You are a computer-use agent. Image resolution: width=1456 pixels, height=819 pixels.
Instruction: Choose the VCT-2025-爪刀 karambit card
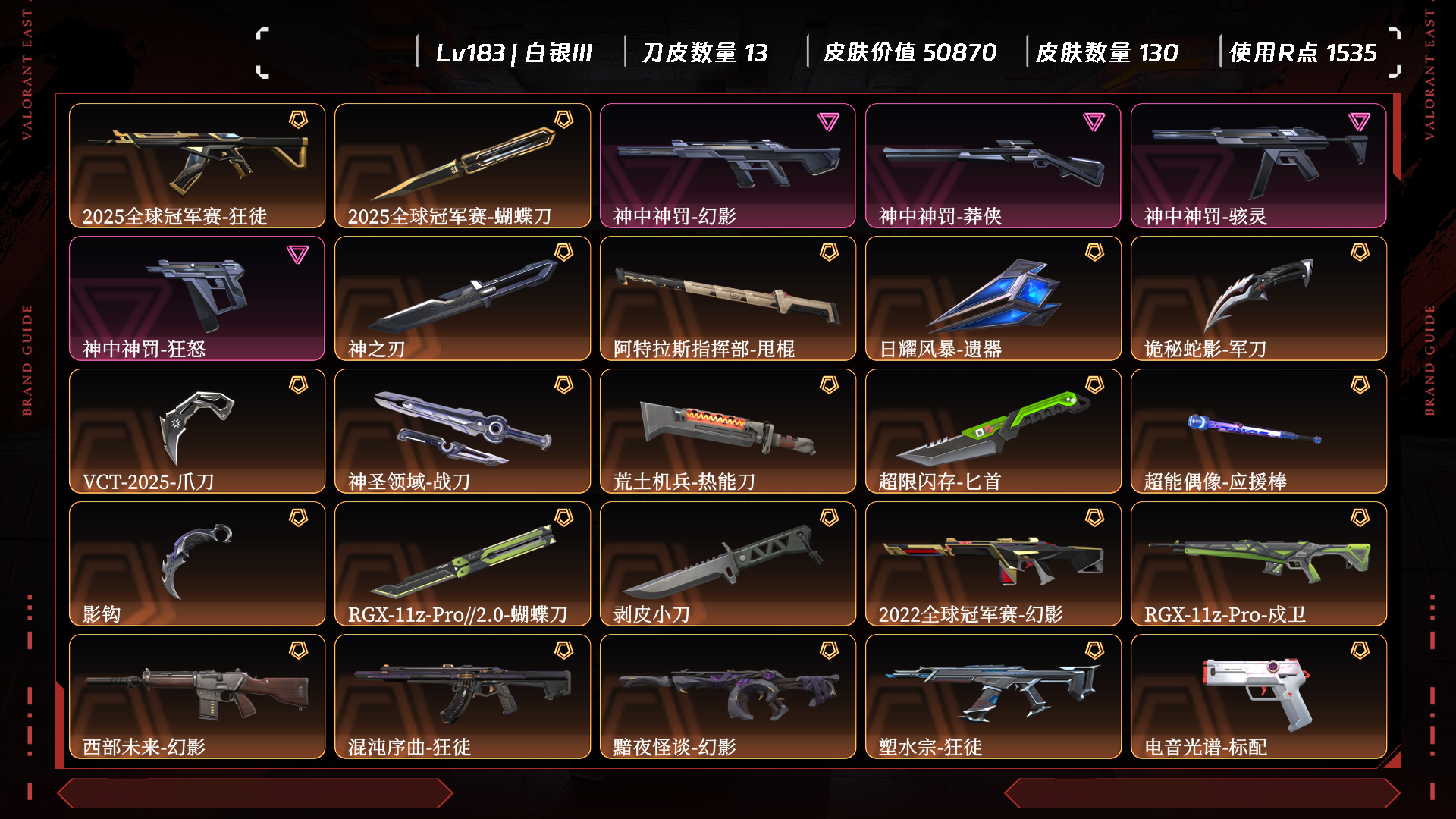pyautogui.click(x=197, y=431)
